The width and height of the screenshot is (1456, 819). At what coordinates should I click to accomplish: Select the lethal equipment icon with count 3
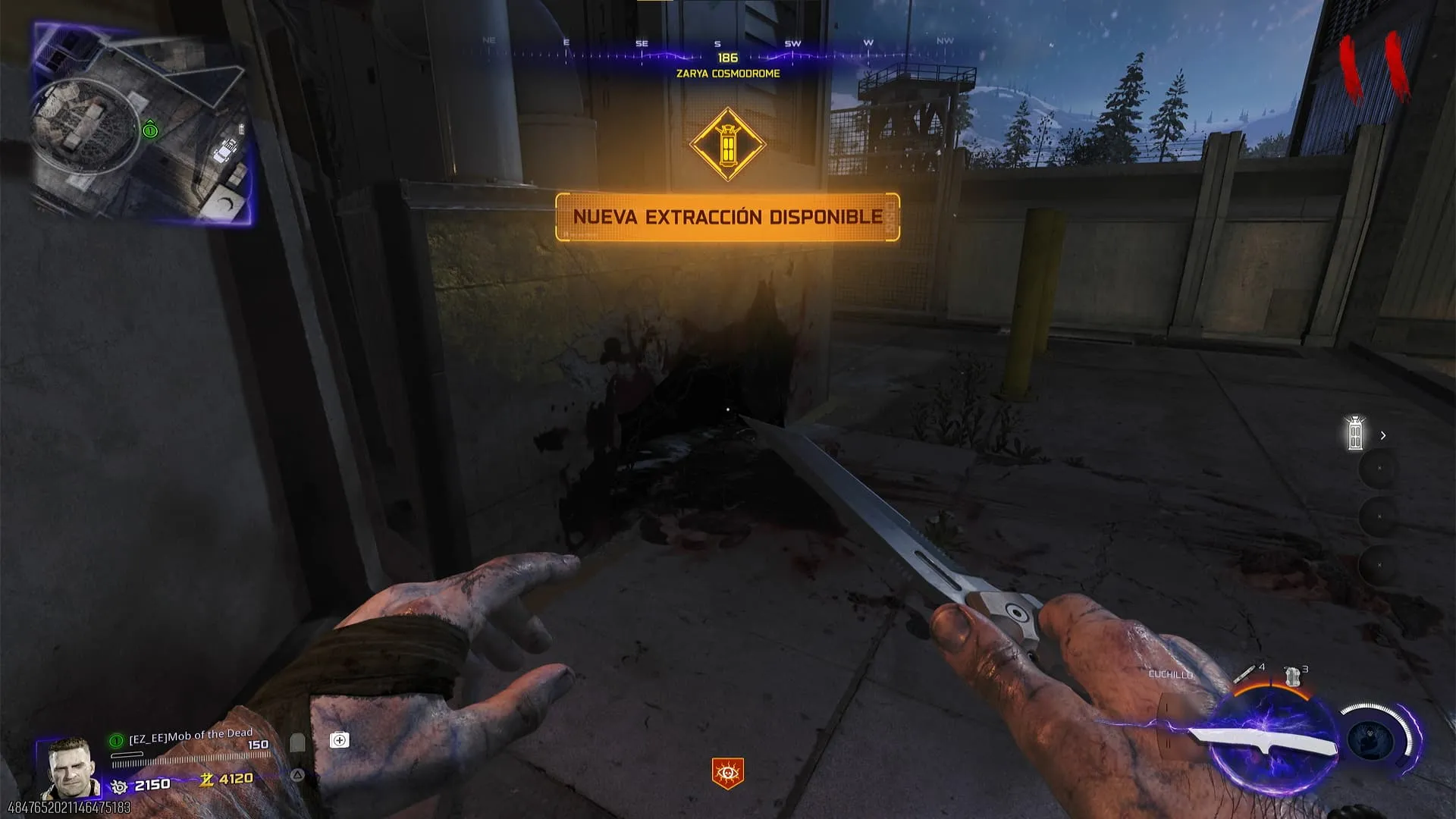pos(1292,676)
